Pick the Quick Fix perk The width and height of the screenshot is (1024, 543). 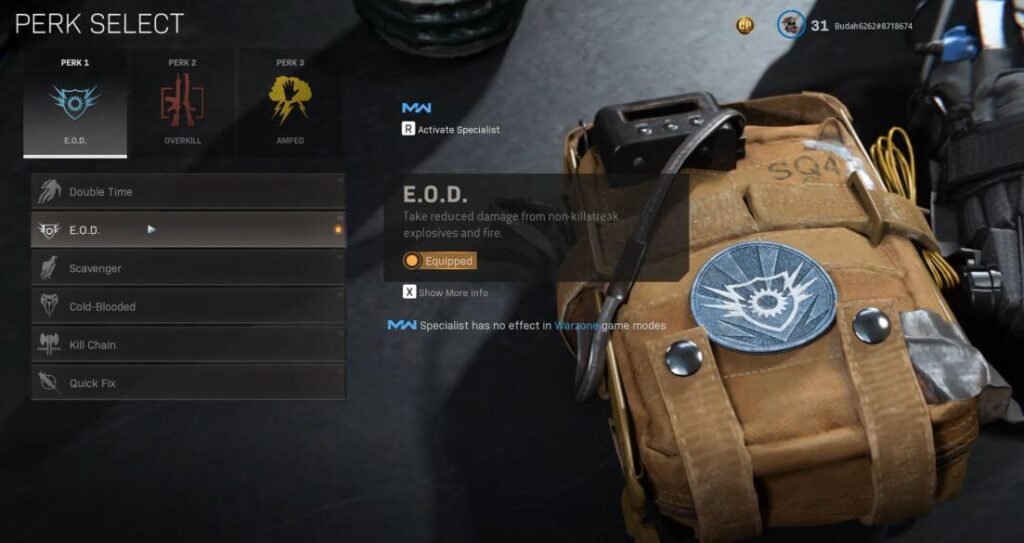pyautogui.click(x=188, y=383)
